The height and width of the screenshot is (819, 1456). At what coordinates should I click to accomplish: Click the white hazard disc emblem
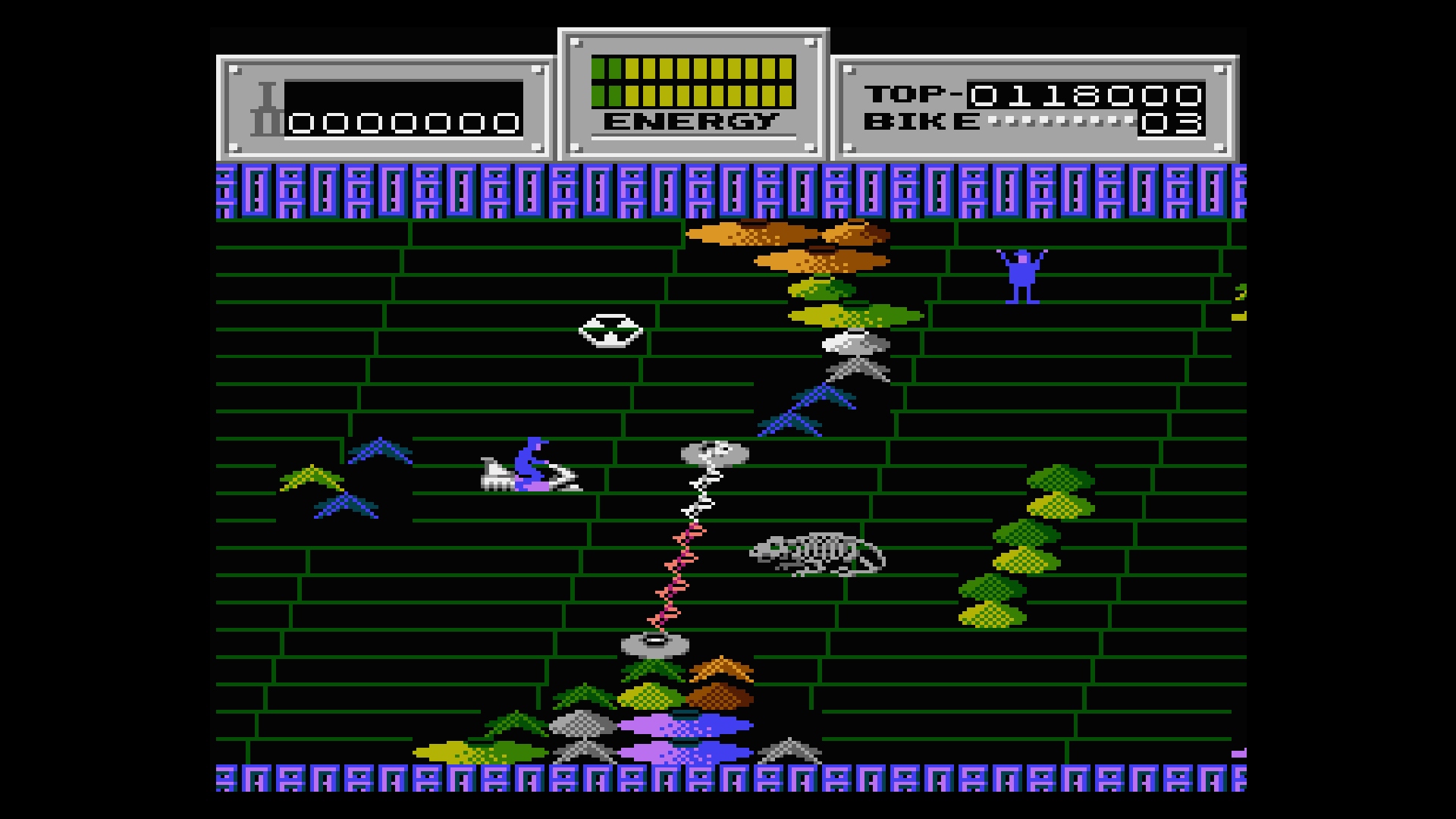tap(609, 330)
